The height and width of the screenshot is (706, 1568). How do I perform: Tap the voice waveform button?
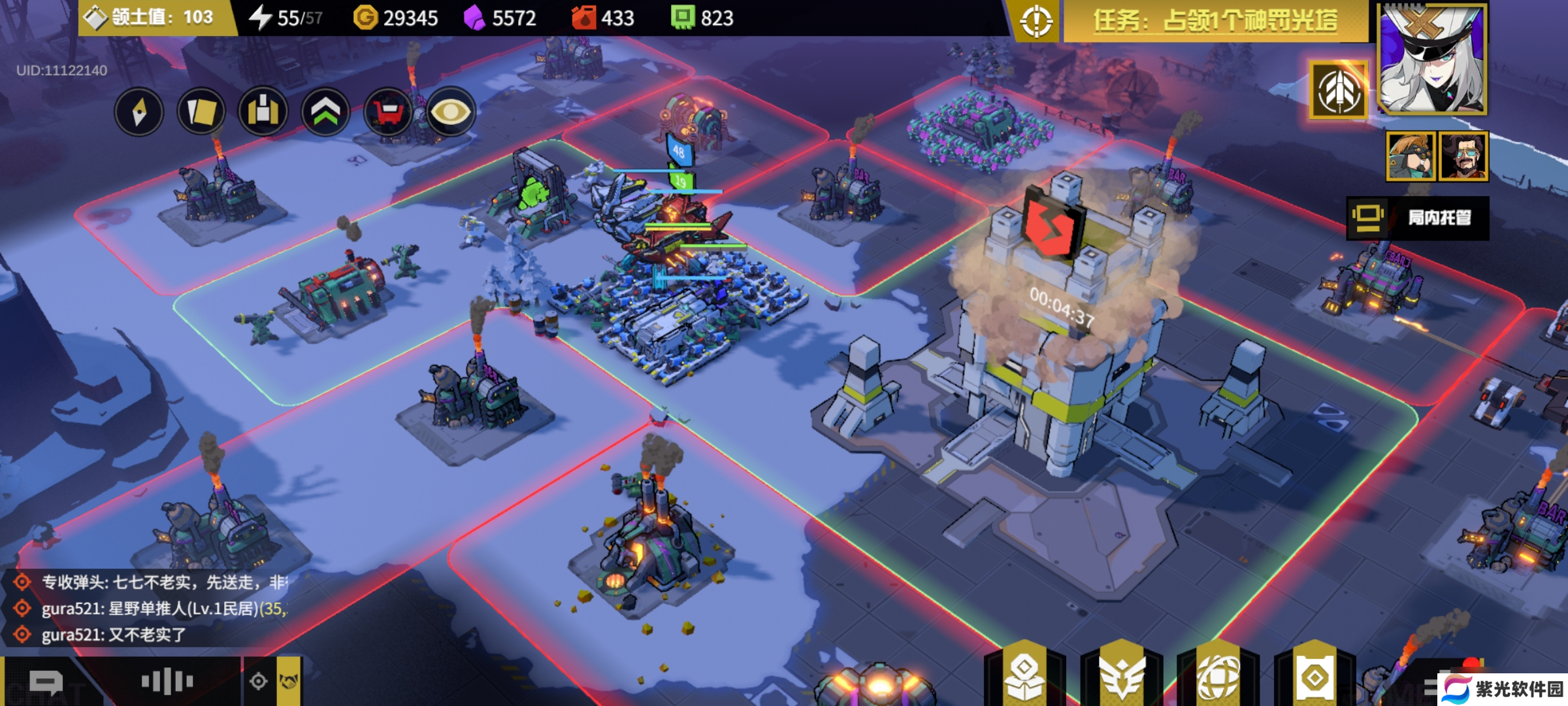(167, 682)
